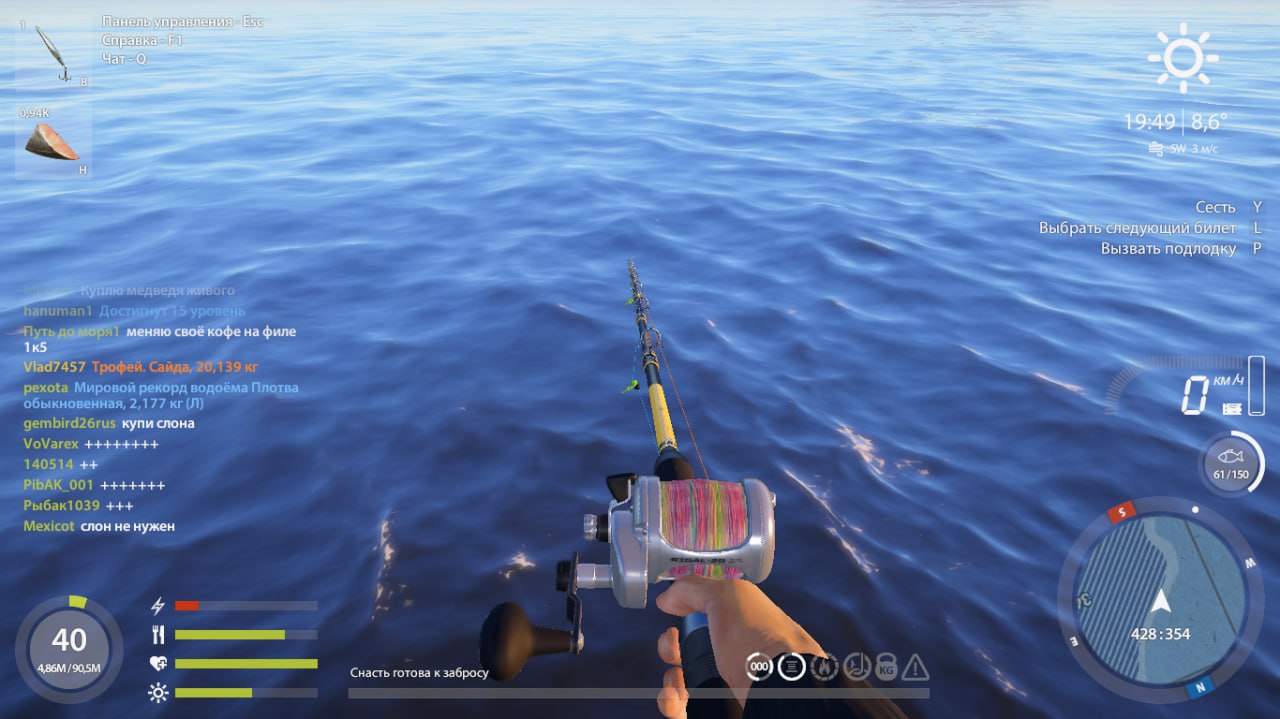Image resolution: width=1280 pixels, height=719 pixels.
Task: Select the fish fillet bait slot
Action: coord(52,142)
